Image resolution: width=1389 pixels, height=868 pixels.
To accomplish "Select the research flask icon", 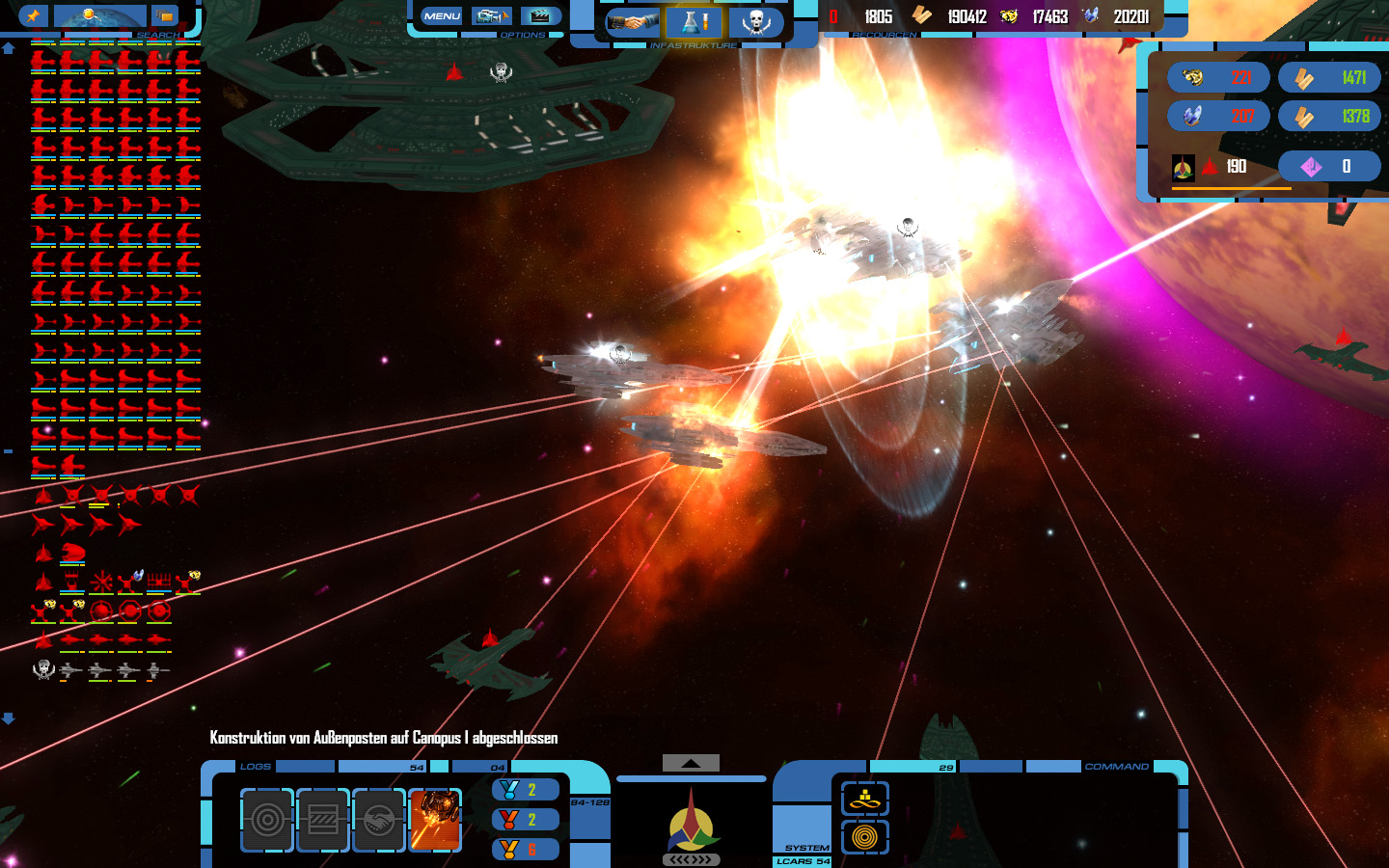I will pyautogui.click(x=694, y=21).
